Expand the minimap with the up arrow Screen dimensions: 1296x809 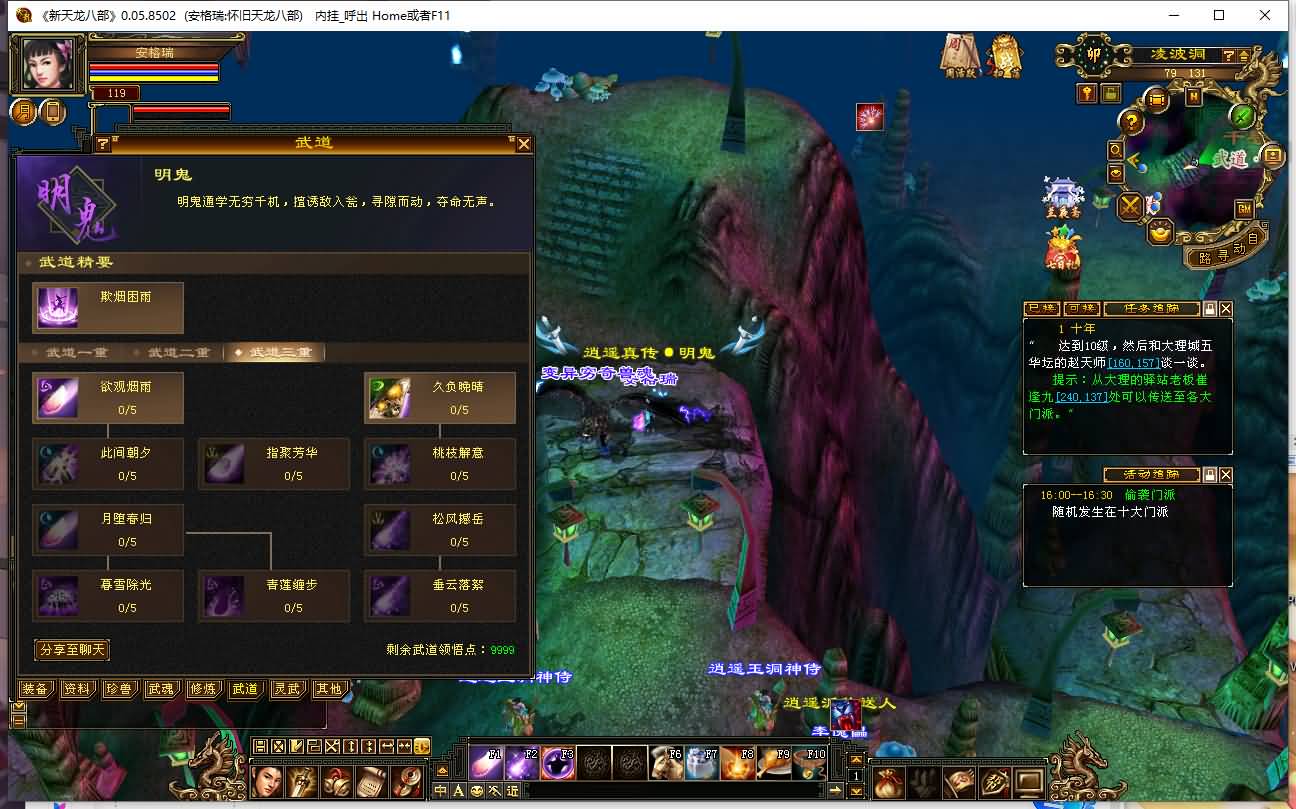[1243, 56]
